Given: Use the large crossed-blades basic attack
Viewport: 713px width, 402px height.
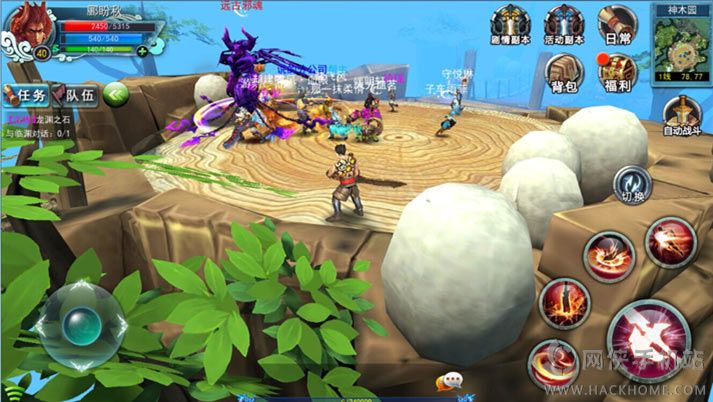Looking at the screenshot, I should (x=648, y=340).
